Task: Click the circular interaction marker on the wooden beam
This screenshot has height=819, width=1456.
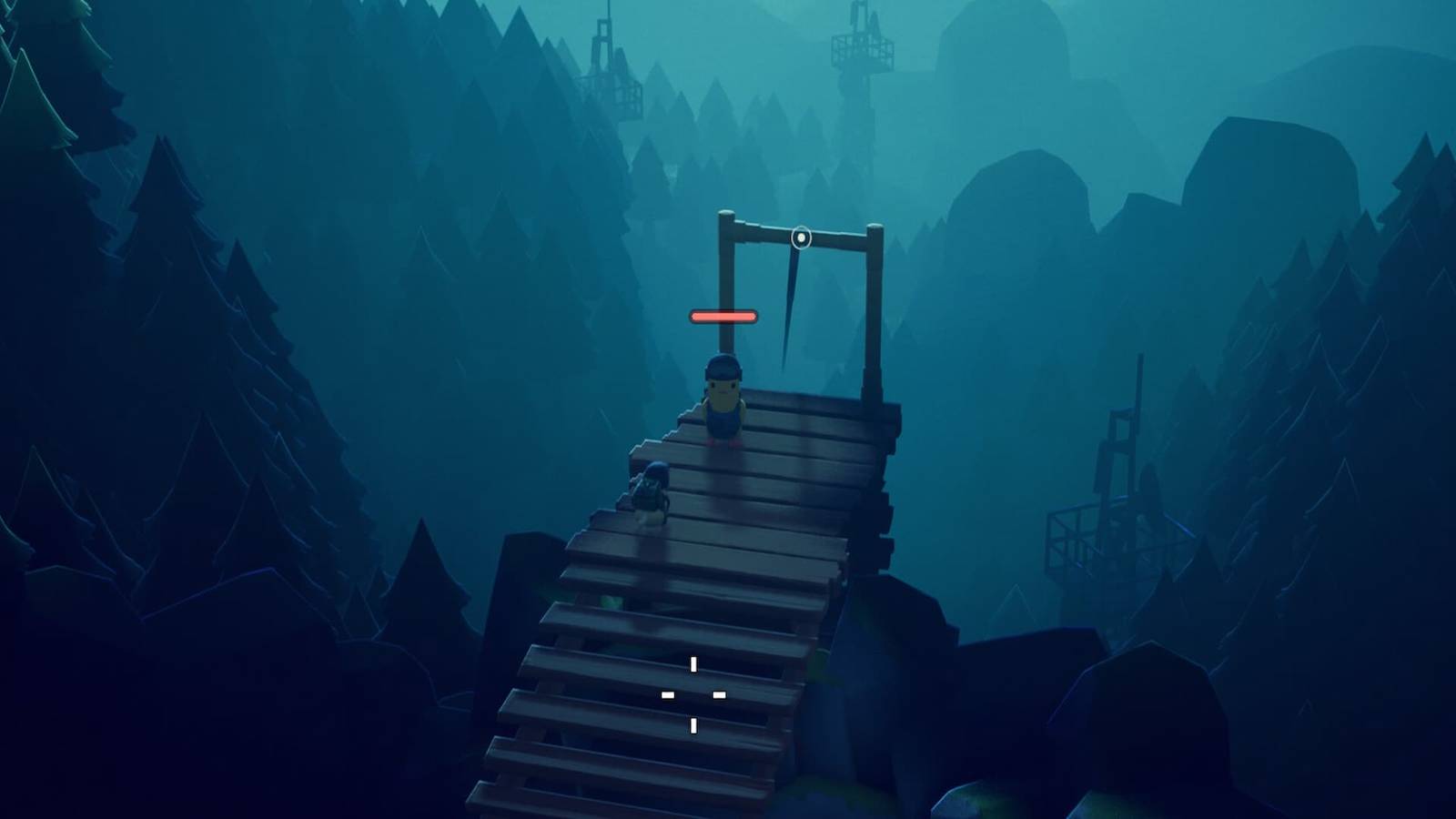Action: (x=801, y=238)
